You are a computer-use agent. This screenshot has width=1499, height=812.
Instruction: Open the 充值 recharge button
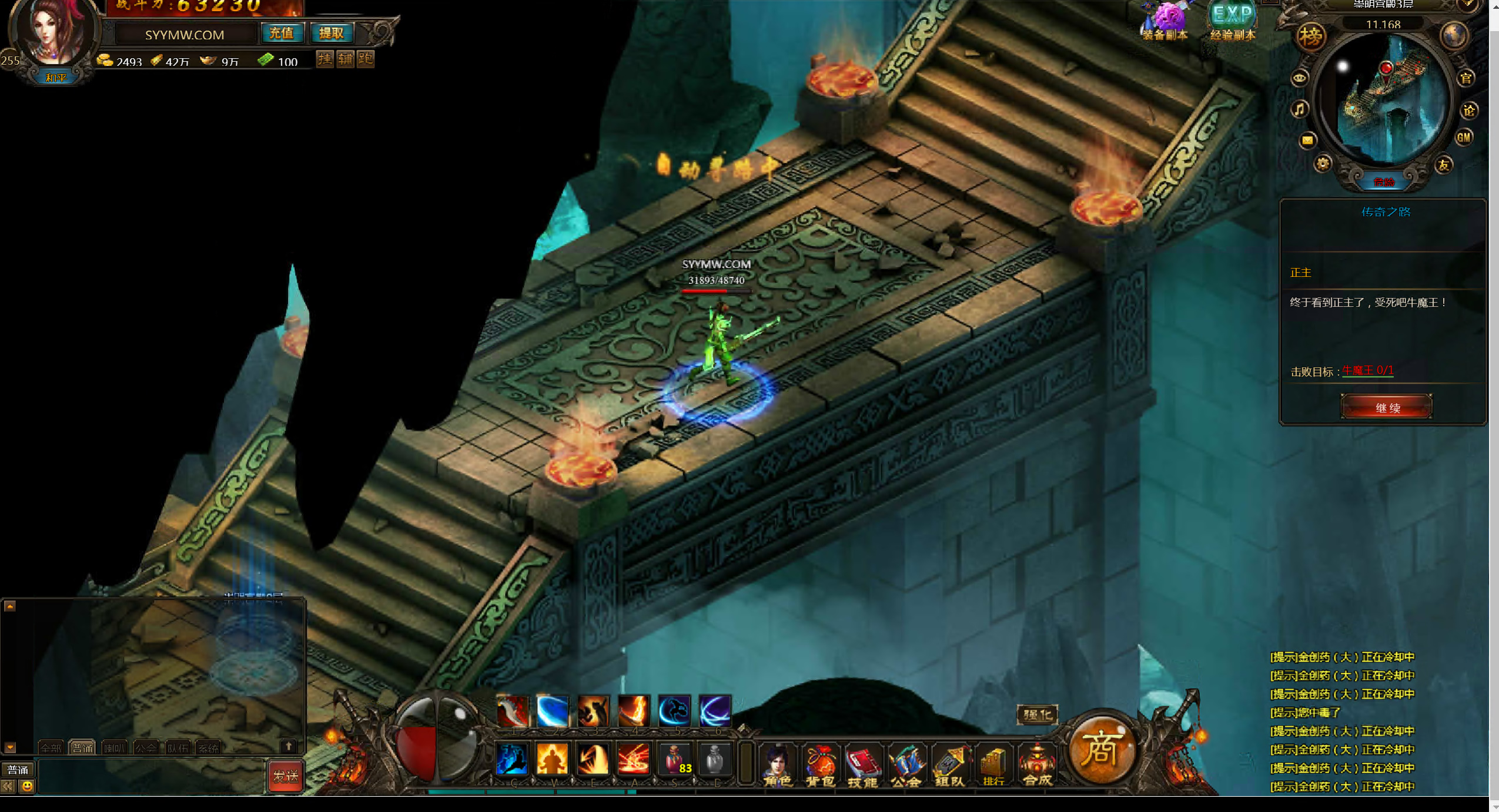pos(282,33)
